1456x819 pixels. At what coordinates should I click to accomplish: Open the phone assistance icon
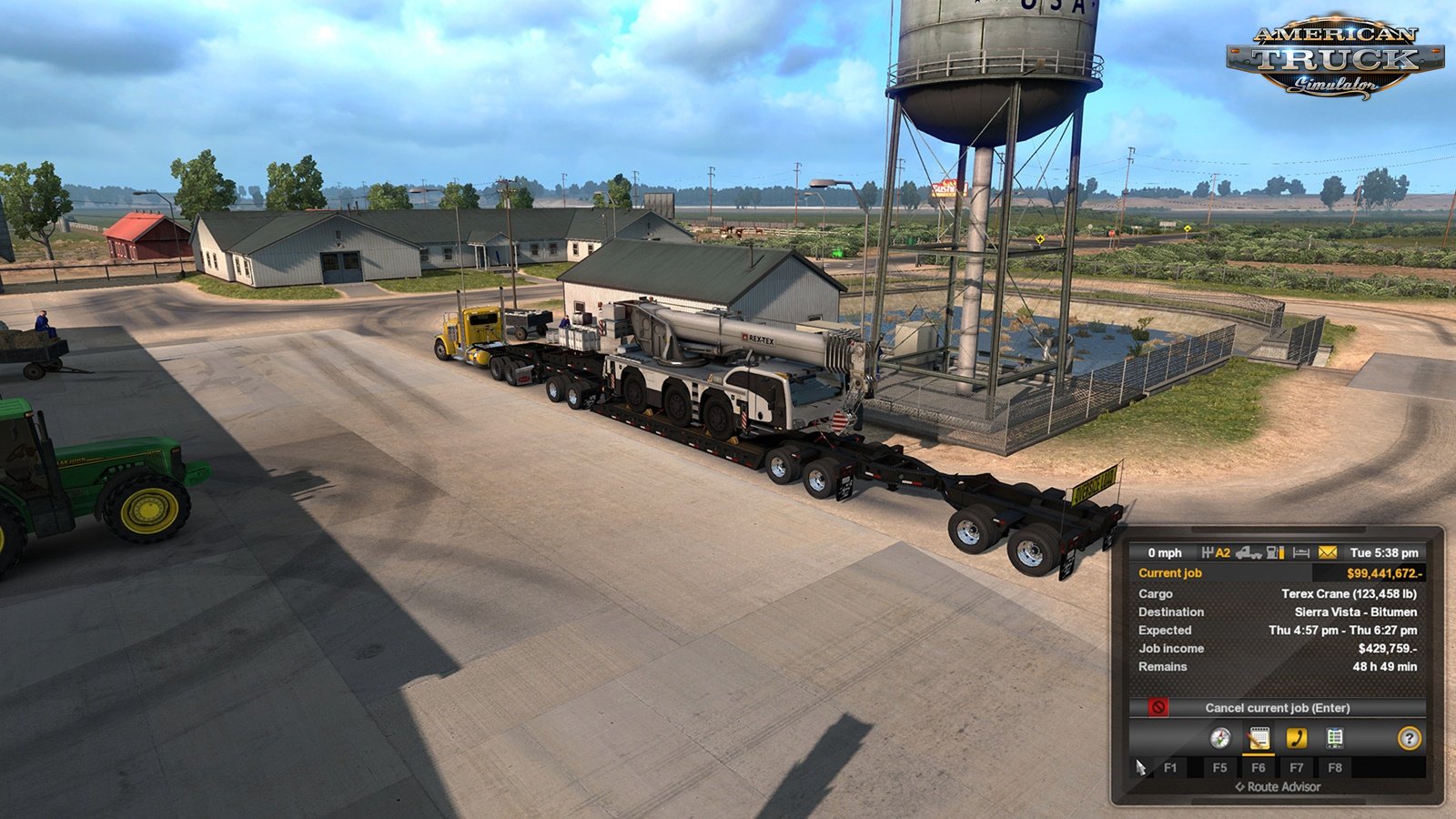click(1297, 738)
